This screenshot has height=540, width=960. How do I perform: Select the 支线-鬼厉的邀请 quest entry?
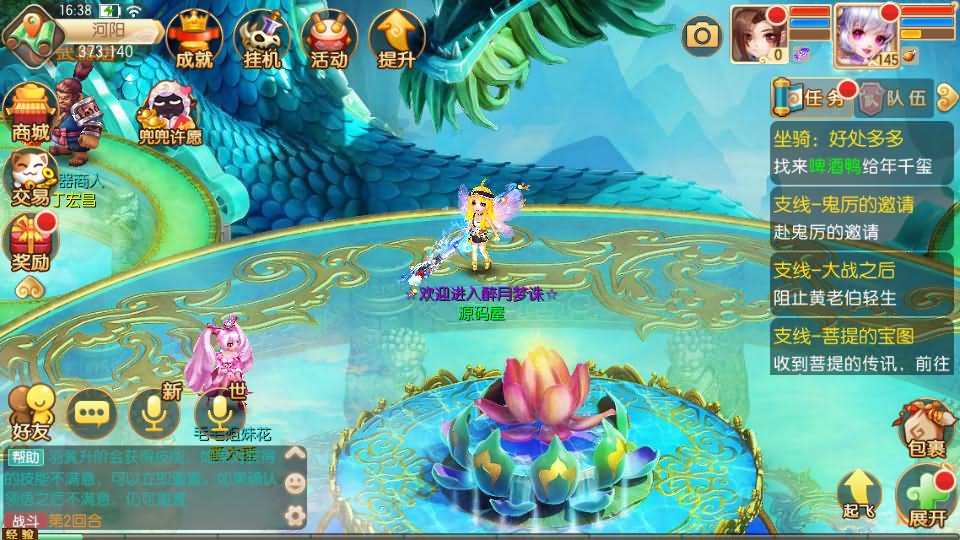click(862, 217)
